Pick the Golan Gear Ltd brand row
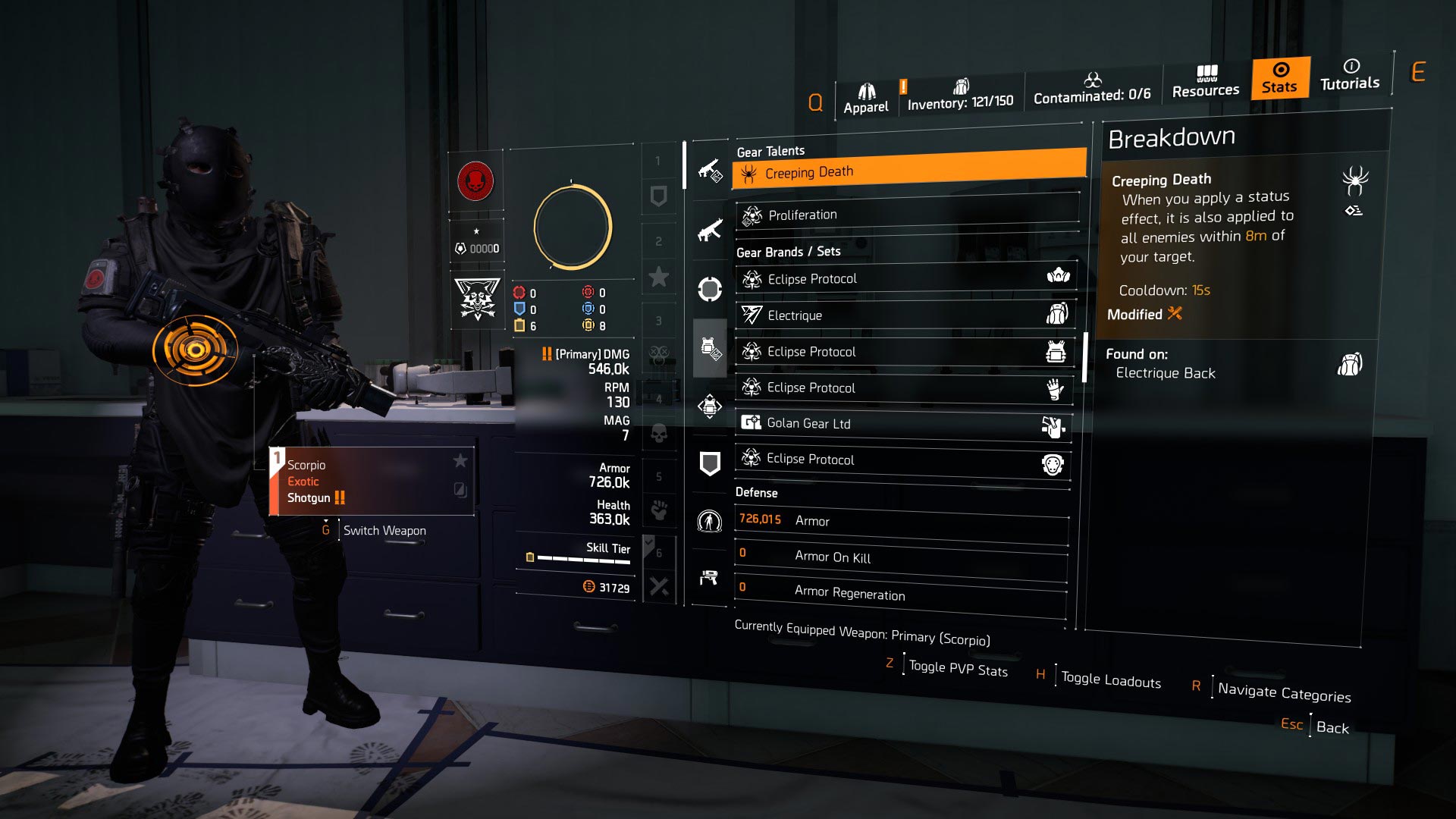 coord(904,424)
